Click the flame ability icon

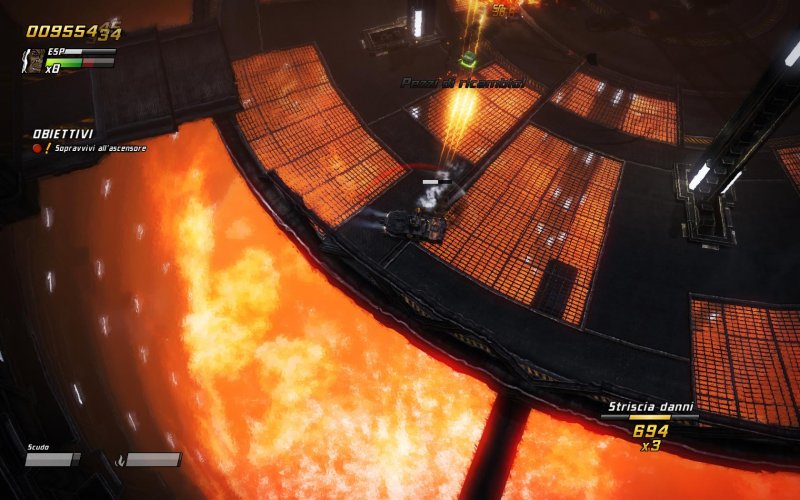click(121, 460)
